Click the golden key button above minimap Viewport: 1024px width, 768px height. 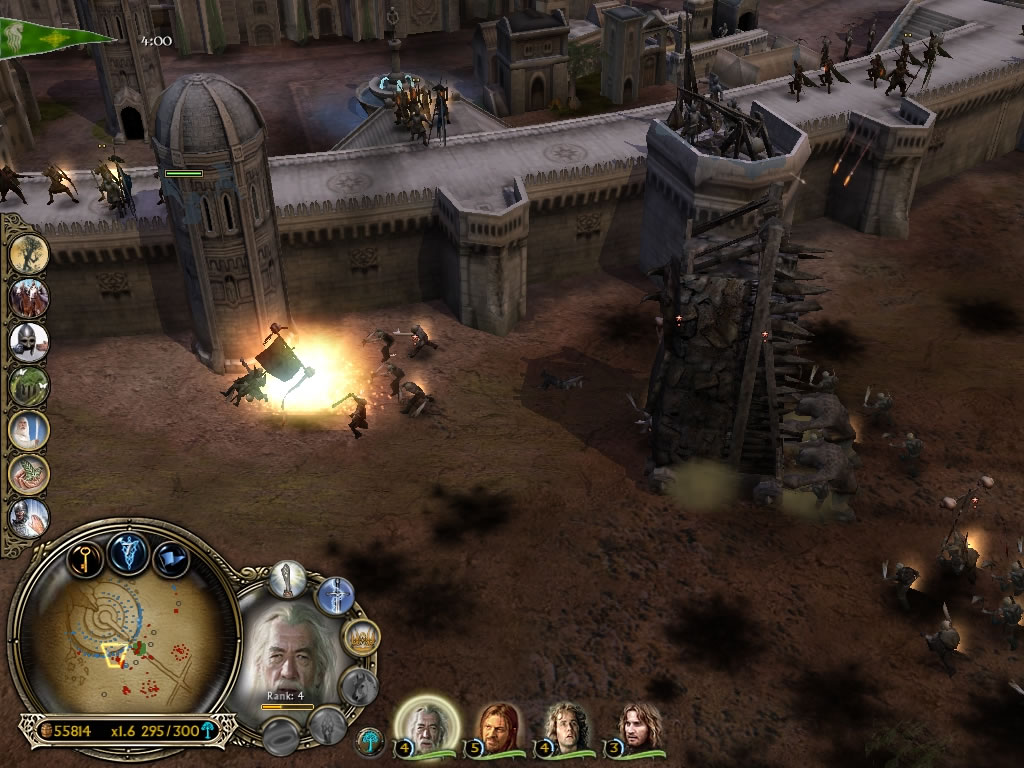(x=85, y=556)
